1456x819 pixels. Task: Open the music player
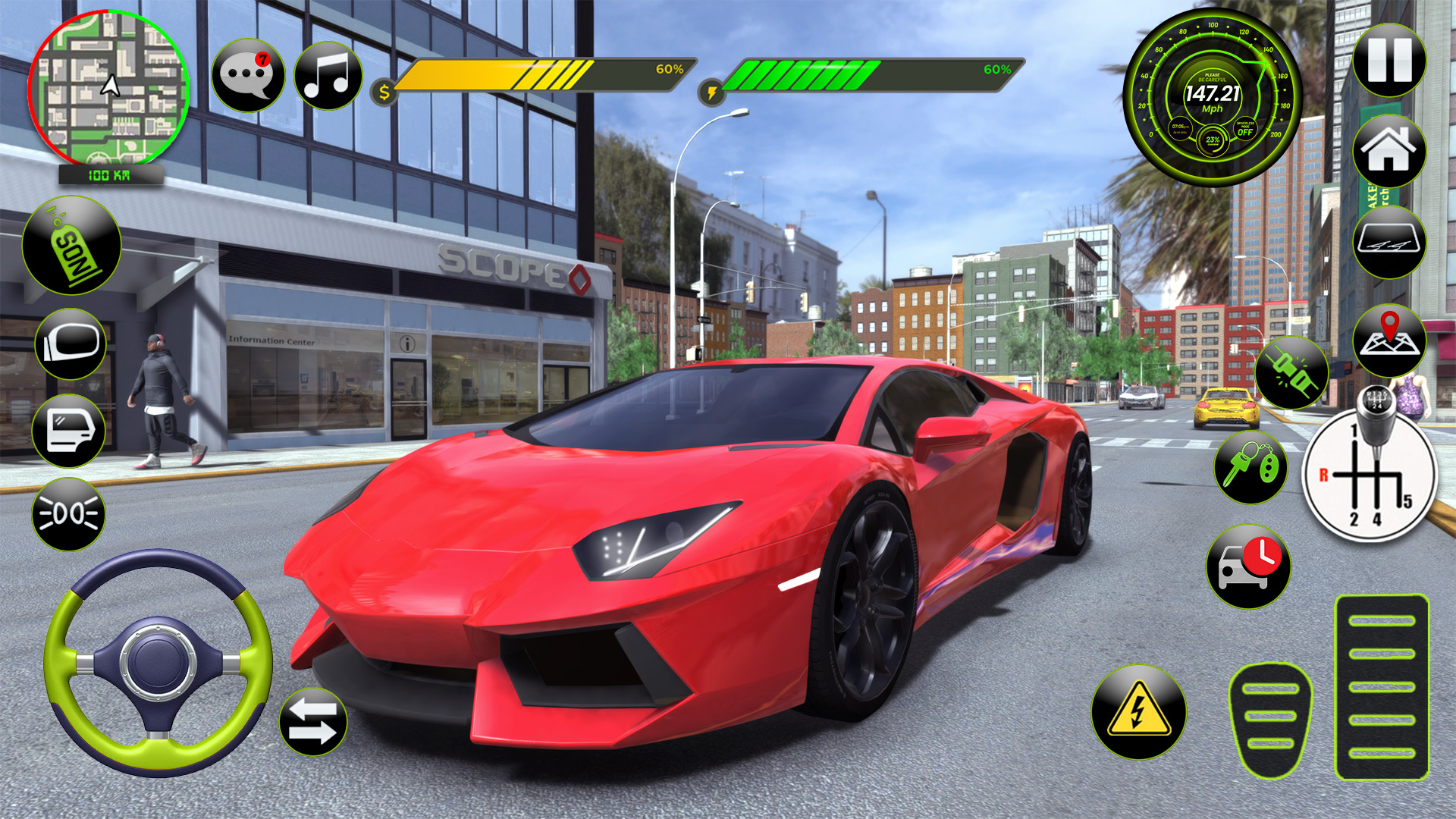point(326,74)
